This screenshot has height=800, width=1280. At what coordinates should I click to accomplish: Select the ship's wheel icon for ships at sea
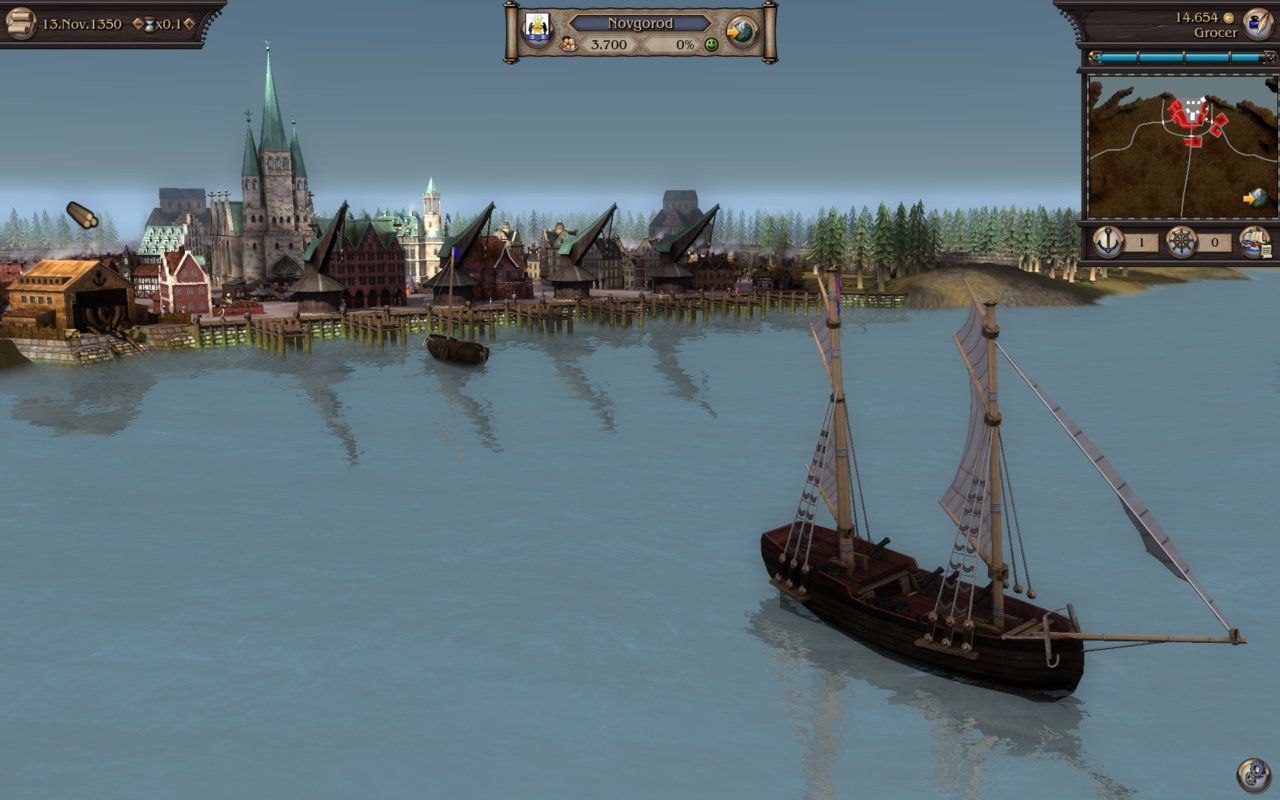(1181, 241)
